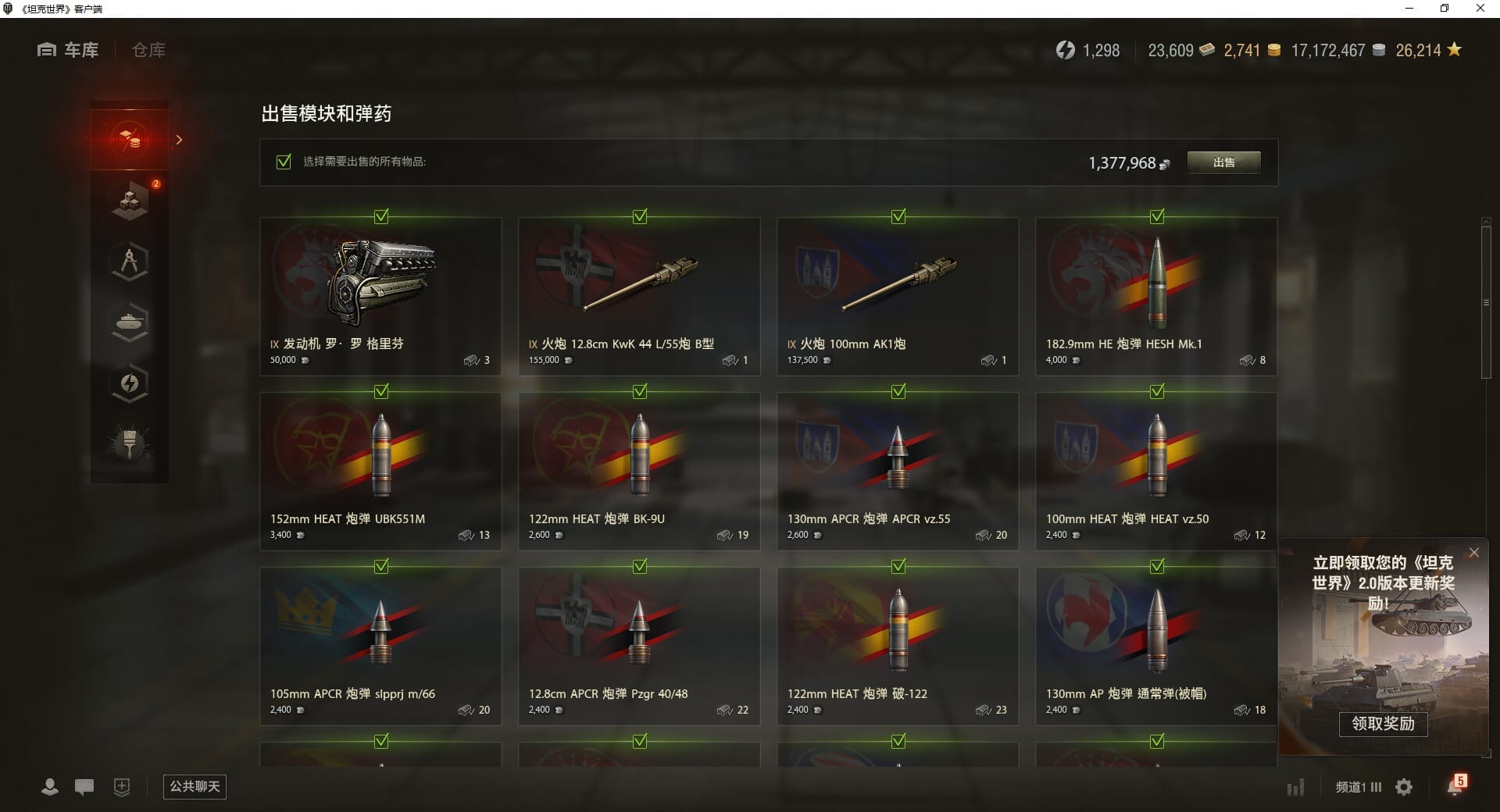Close the update reward popup
This screenshot has height=812, width=1500.
[x=1474, y=553]
